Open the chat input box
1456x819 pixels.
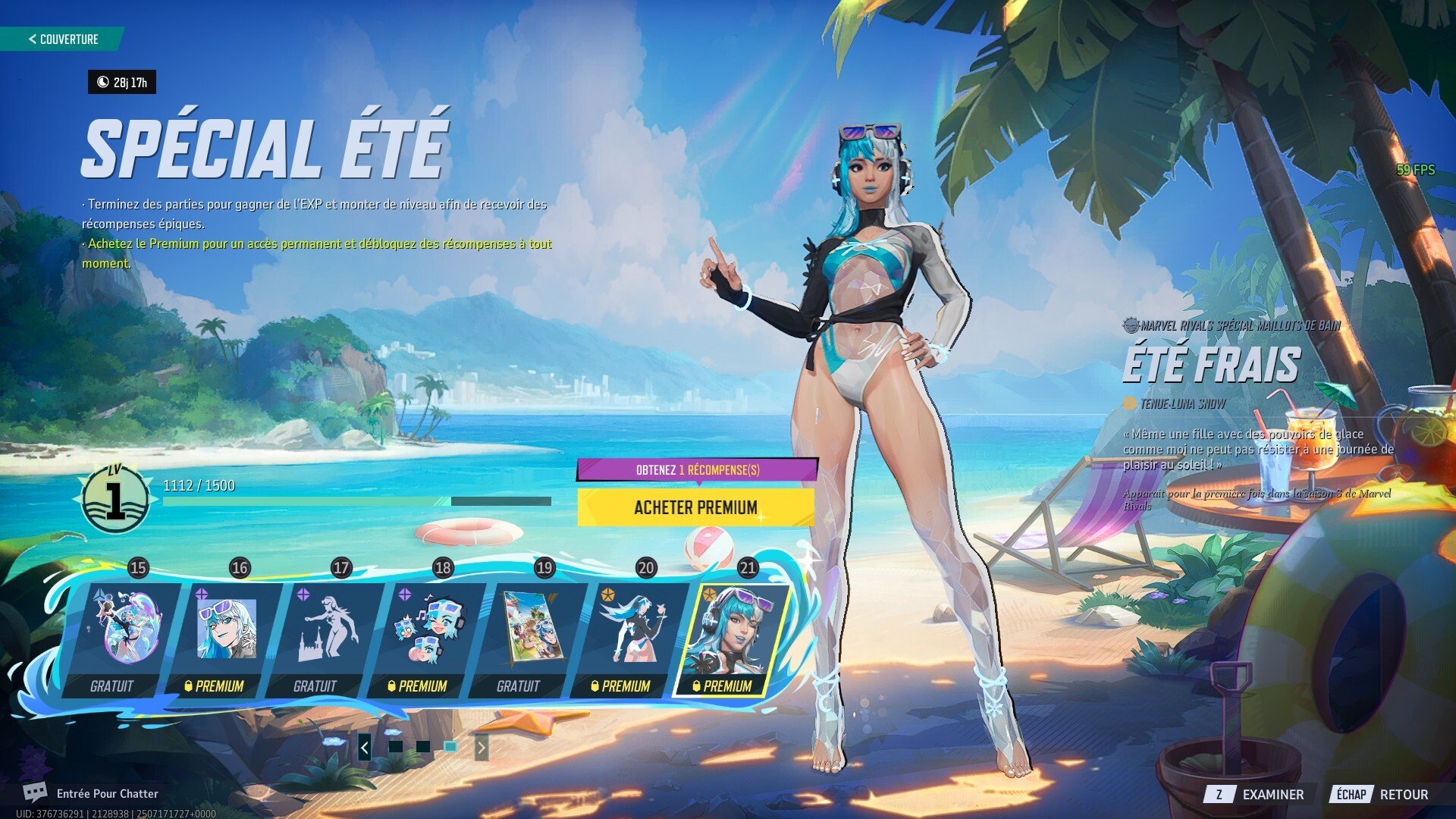106,793
